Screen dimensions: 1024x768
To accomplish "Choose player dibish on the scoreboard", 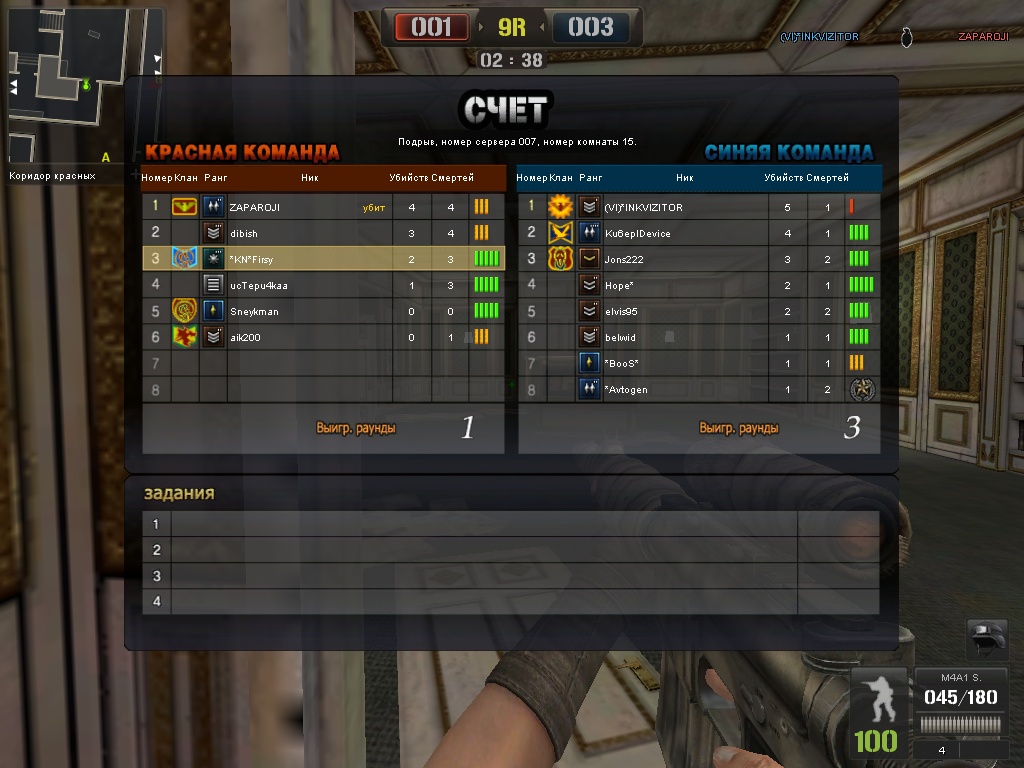I will click(x=322, y=233).
